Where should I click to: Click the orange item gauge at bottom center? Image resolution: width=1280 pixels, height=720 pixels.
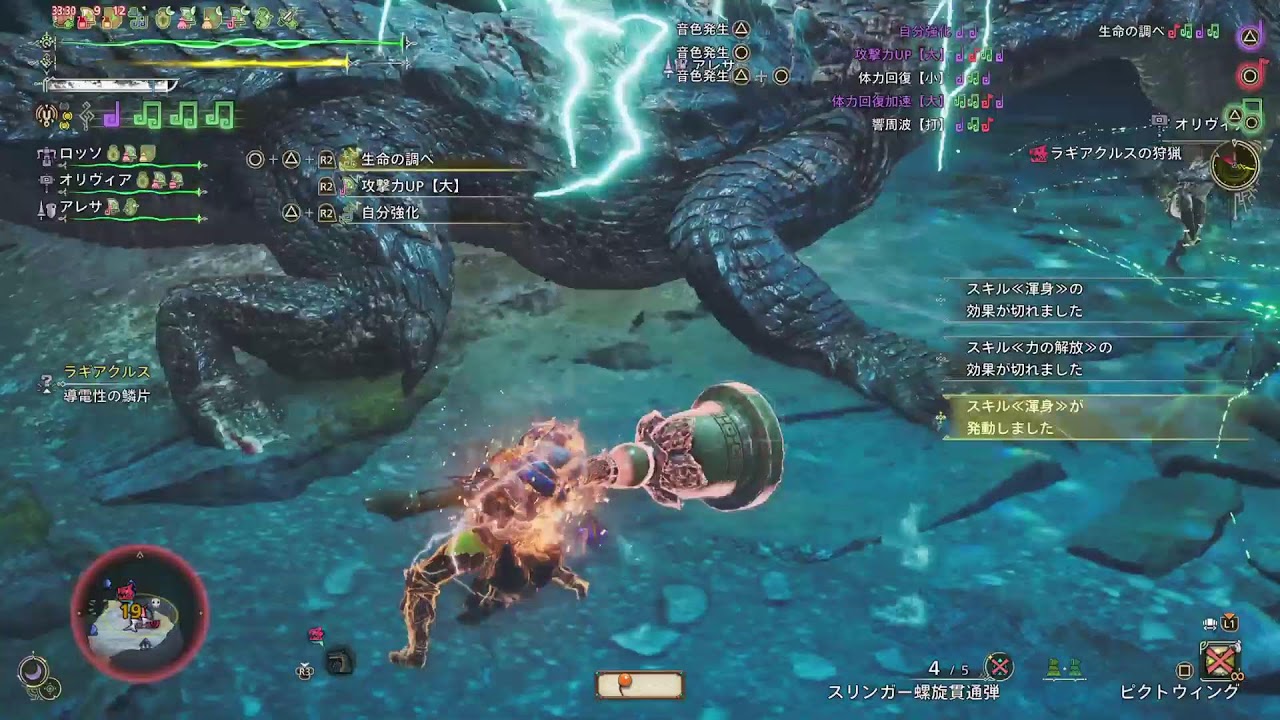click(639, 684)
